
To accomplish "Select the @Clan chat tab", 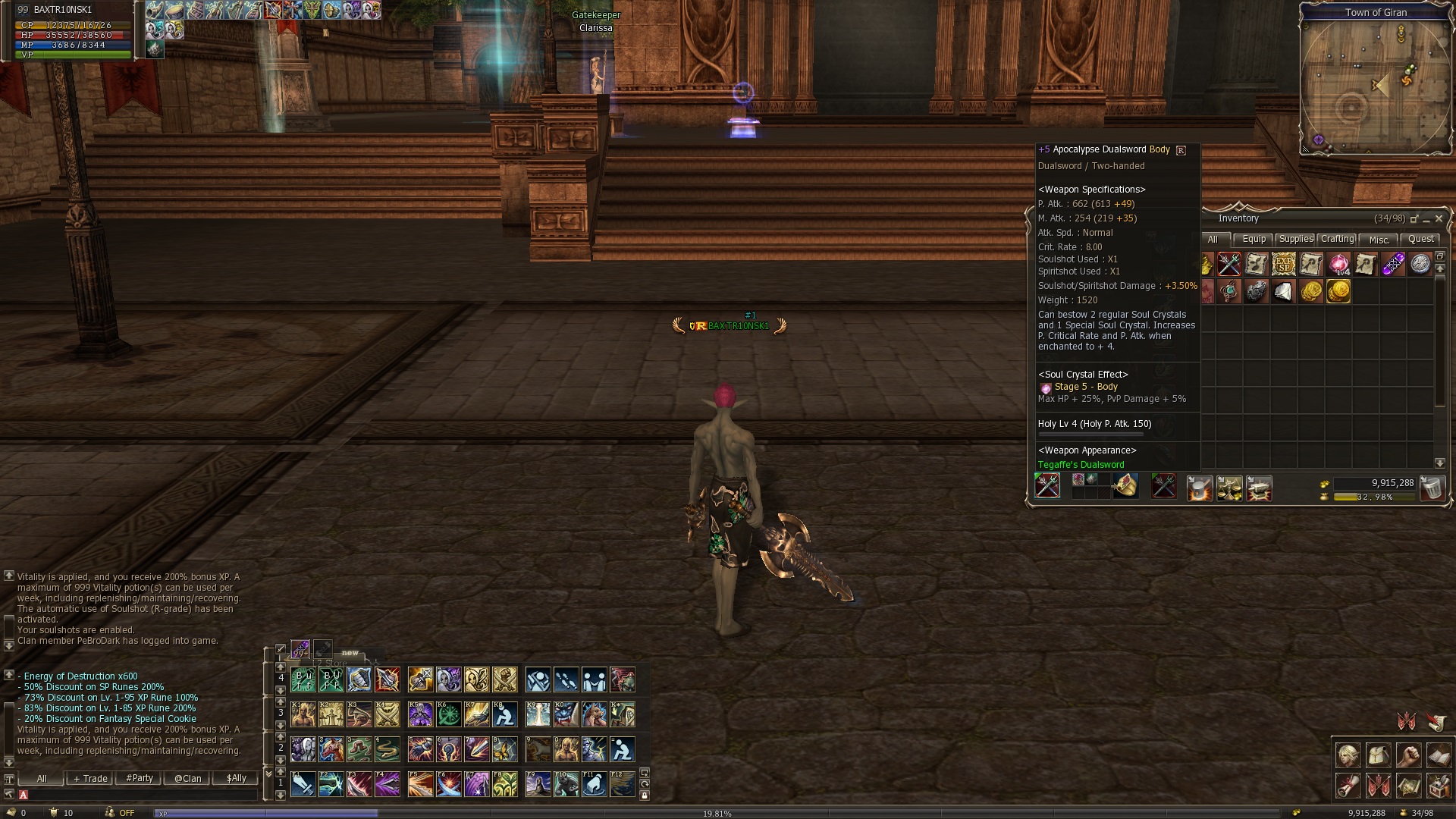I will (187, 778).
